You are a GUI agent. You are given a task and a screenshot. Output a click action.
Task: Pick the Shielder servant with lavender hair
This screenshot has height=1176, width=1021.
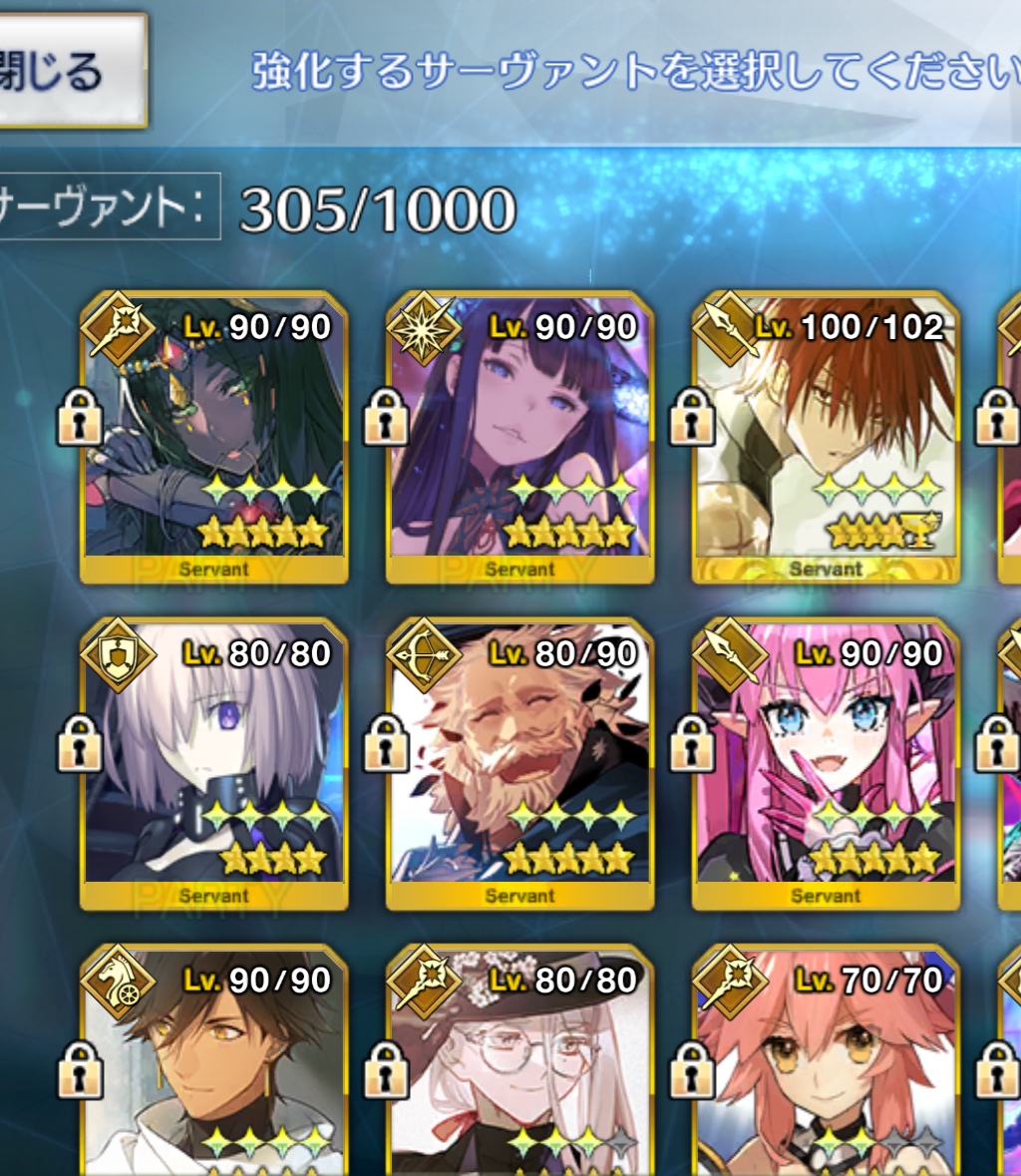(213, 766)
